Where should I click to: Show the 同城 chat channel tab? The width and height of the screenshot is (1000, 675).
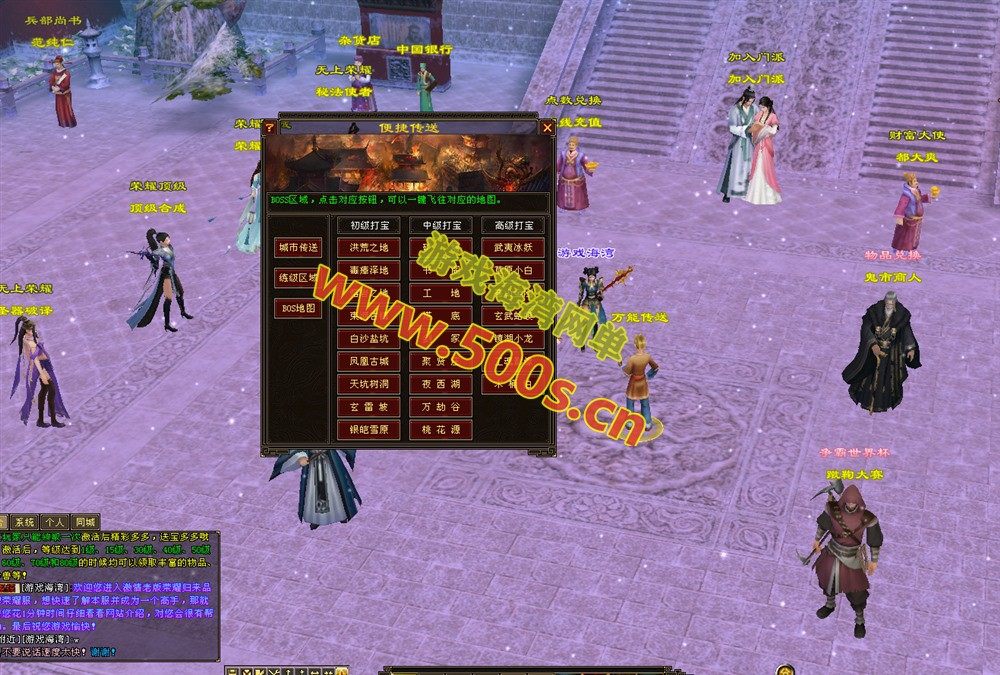pyautogui.click(x=86, y=522)
